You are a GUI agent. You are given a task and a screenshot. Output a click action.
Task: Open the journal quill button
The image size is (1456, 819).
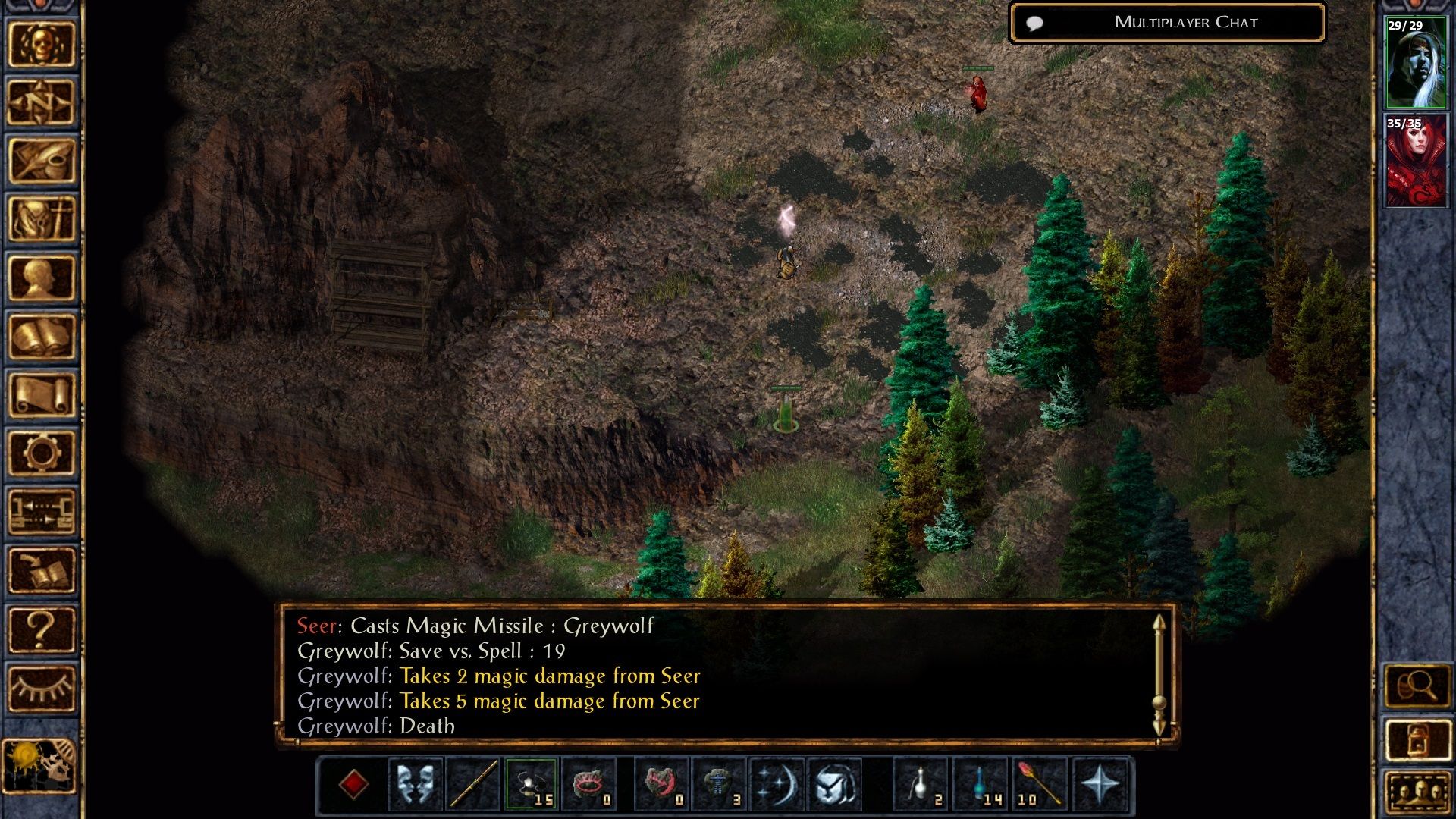pyautogui.click(x=41, y=161)
